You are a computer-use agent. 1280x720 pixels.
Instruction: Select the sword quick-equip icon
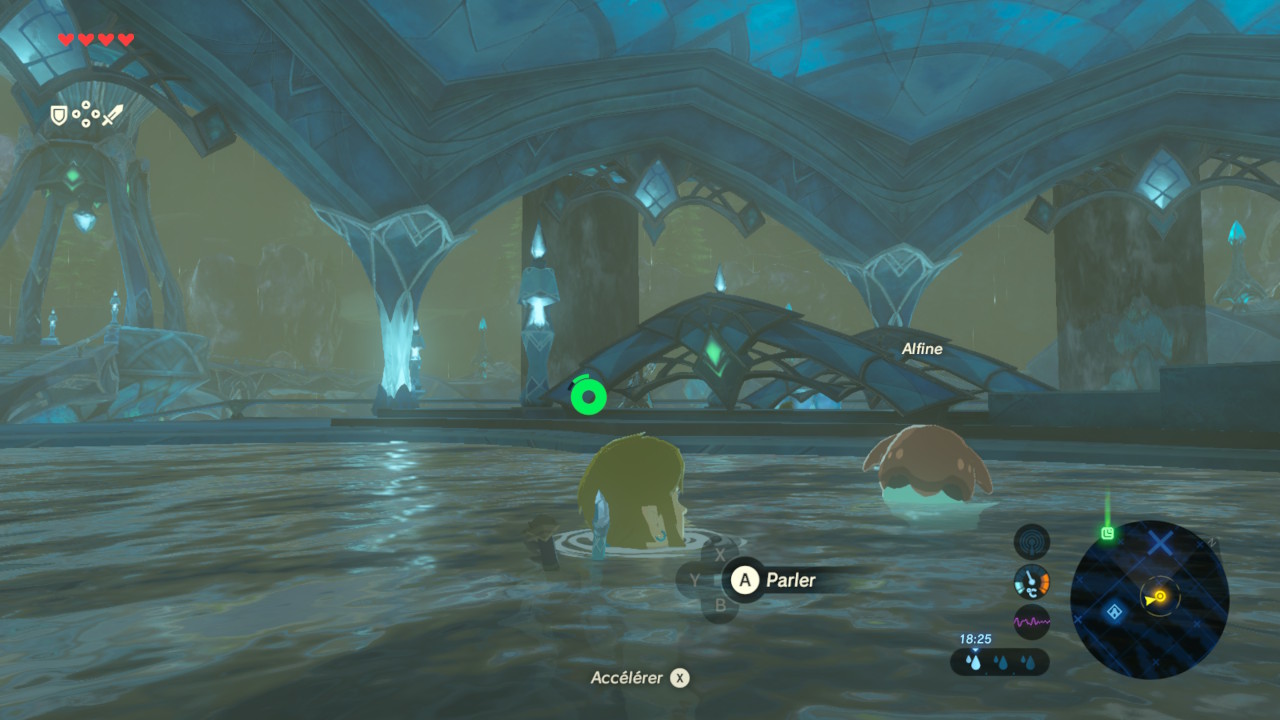112,115
